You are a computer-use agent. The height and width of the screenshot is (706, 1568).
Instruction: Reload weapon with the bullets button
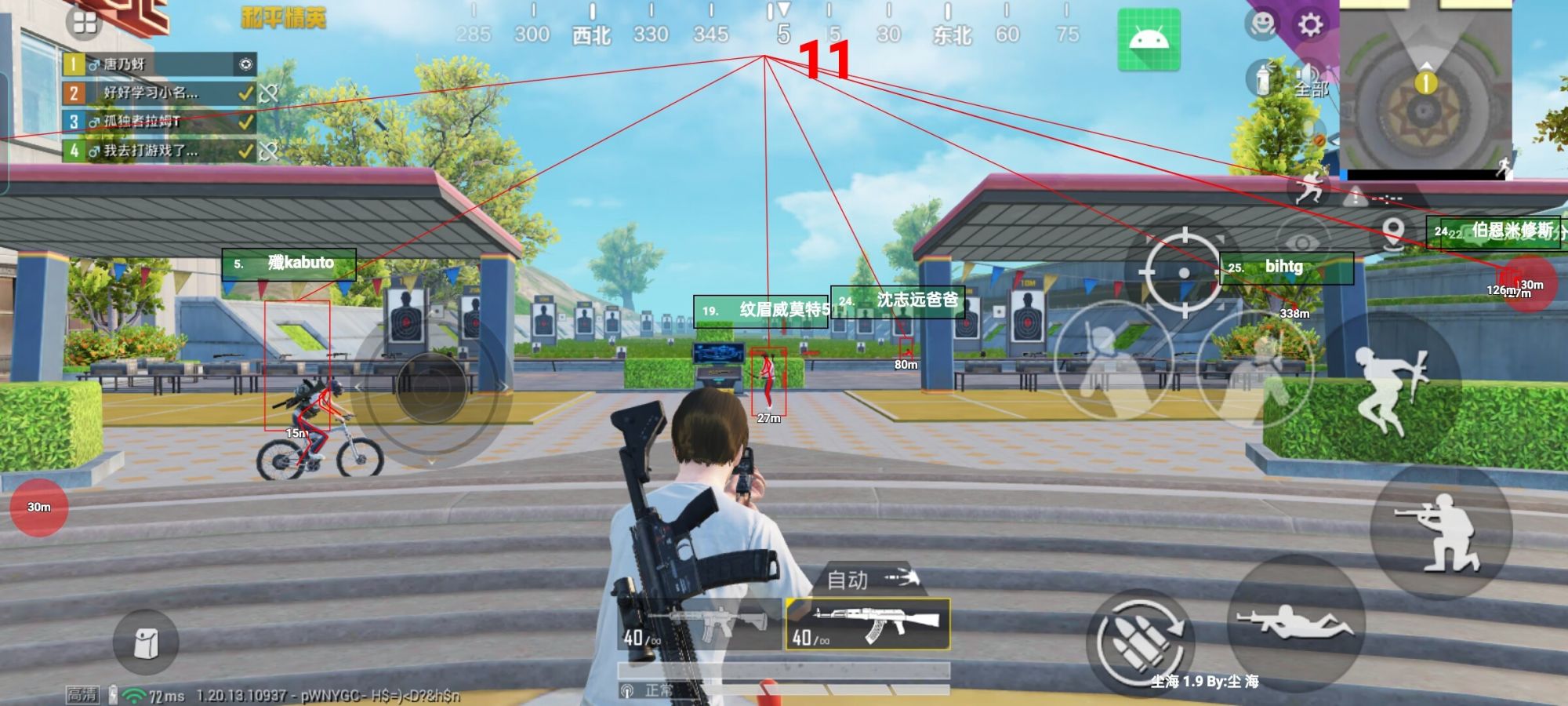point(1141,643)
